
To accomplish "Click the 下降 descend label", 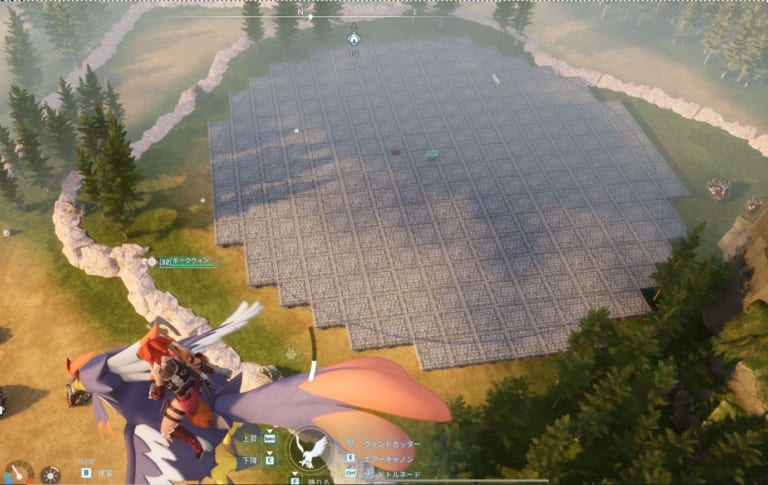I will point(249,460).
